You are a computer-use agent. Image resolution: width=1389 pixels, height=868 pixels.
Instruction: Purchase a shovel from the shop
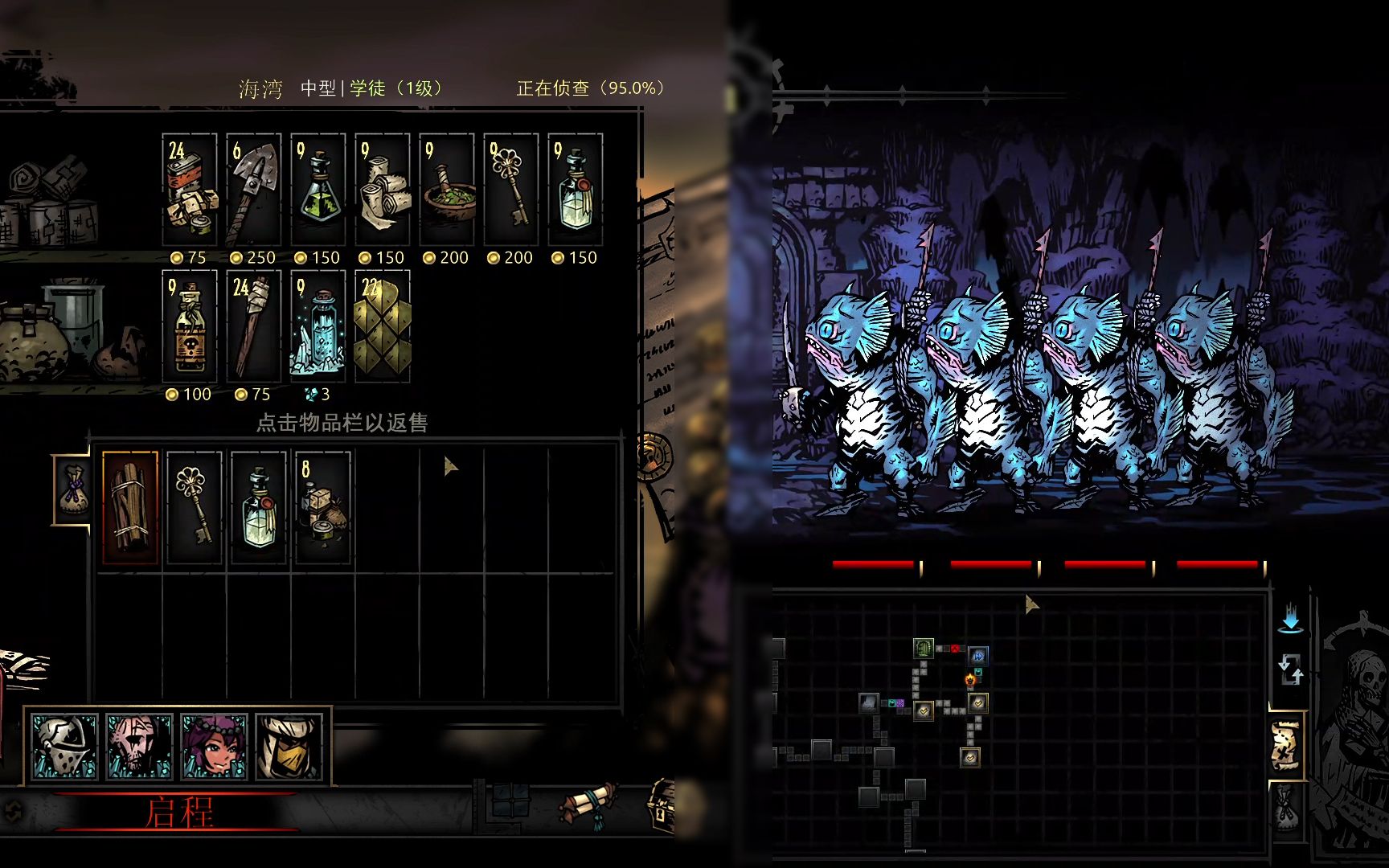click(x=254, y=190)
